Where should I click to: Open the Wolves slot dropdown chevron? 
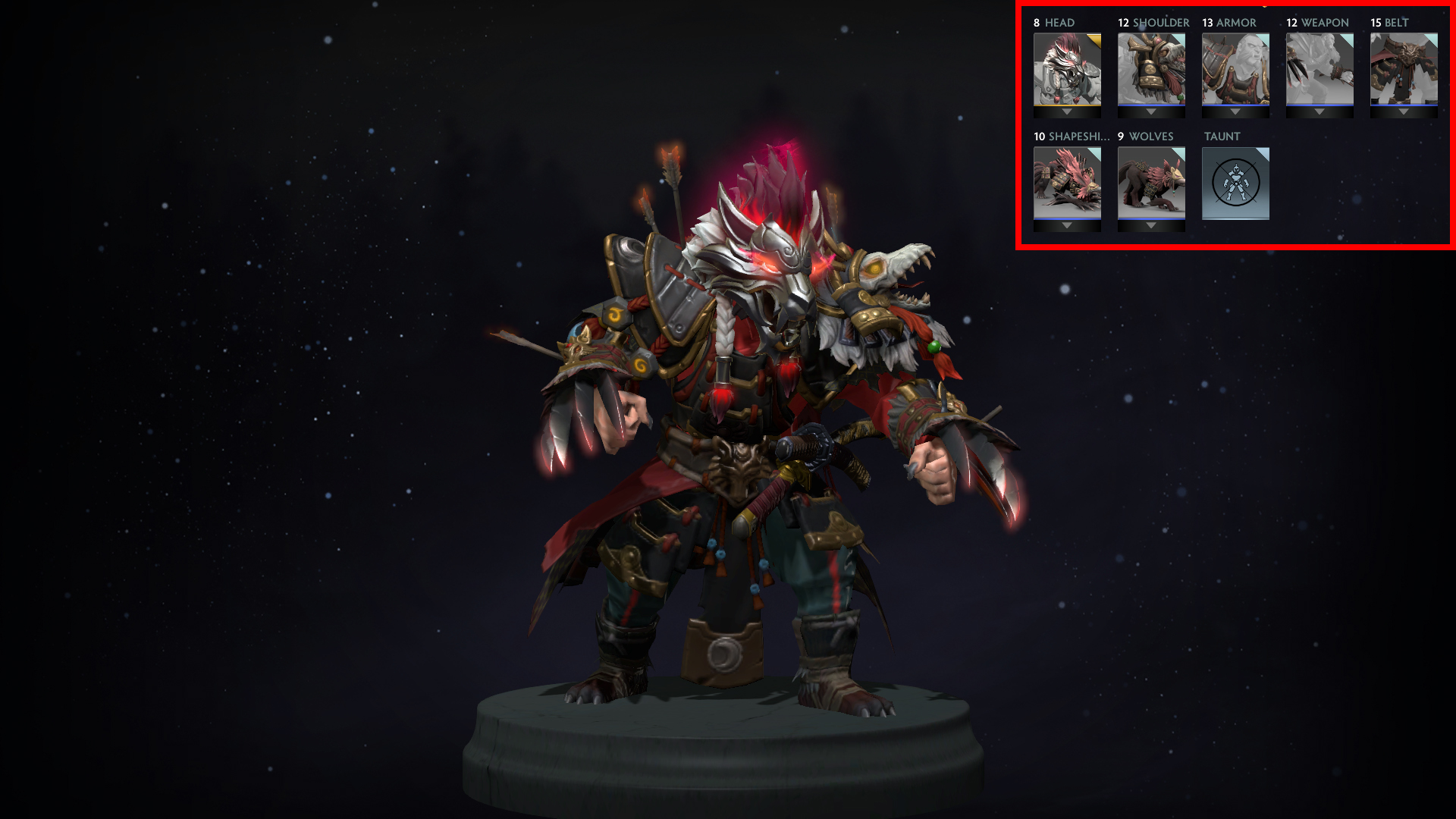point(1151,226)
